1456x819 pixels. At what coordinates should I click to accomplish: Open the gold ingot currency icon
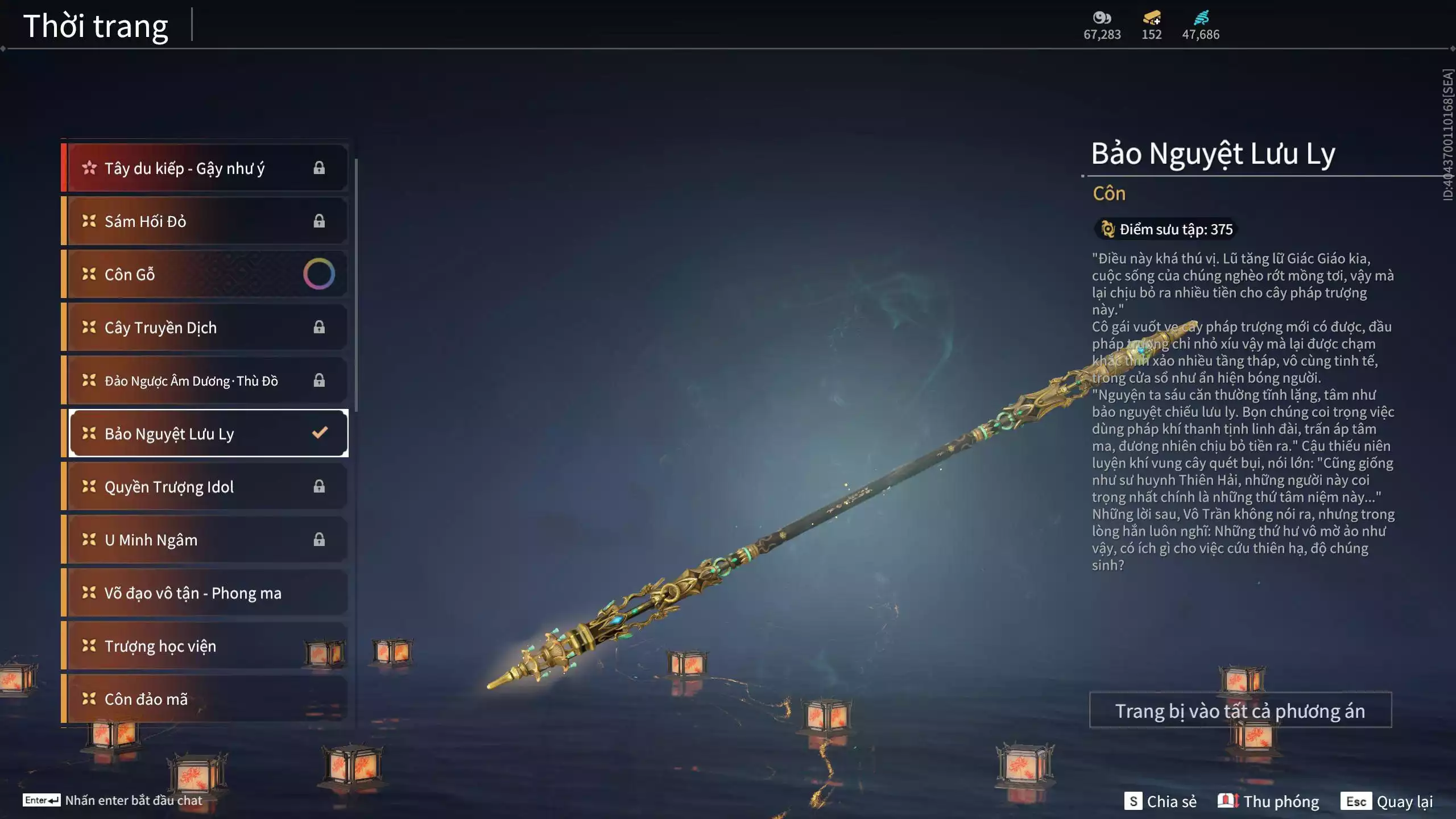click(1152, 18)
